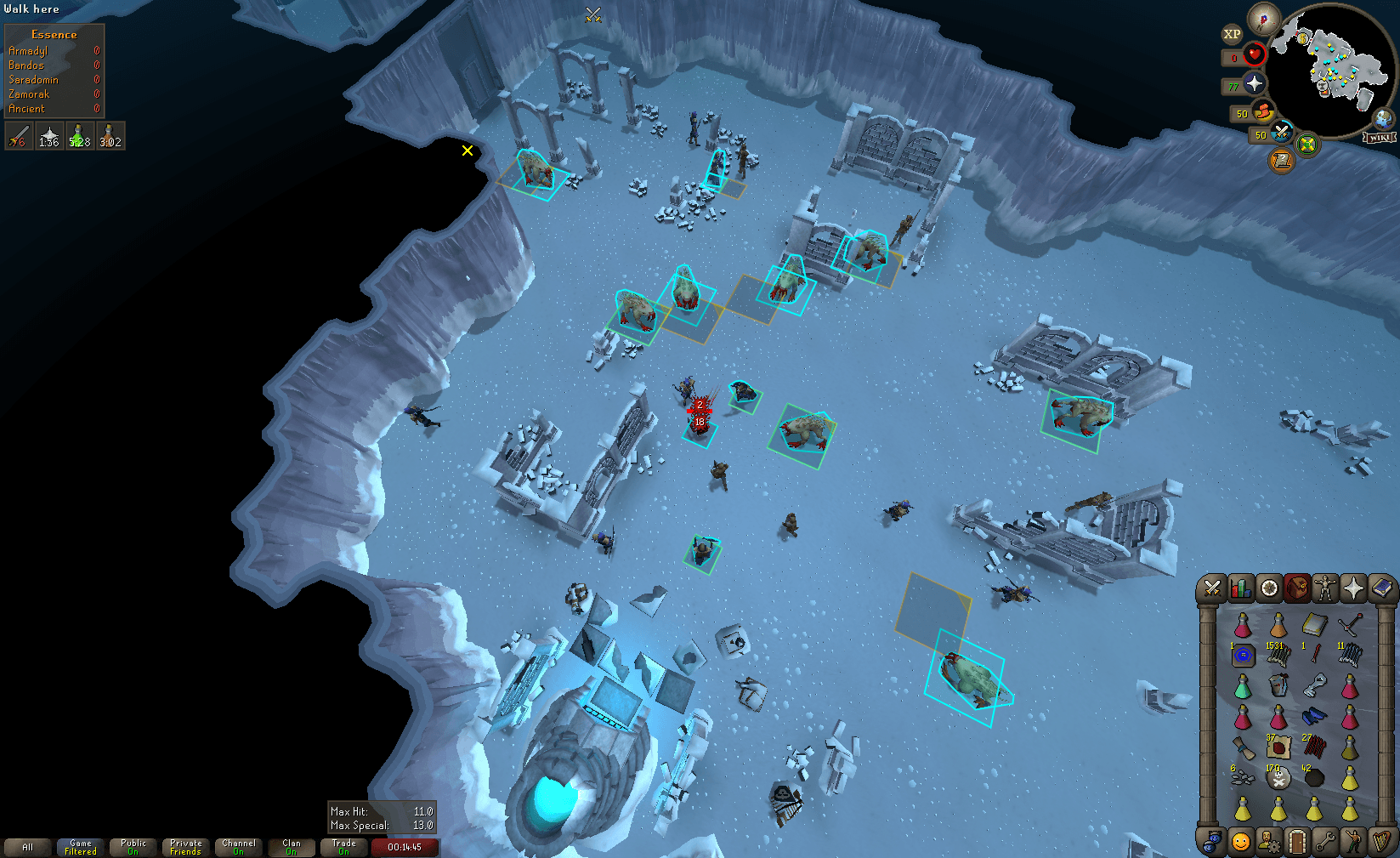Click the Walk here menu entry
This screenshot has height=858, width=1400.
click(34, 9)
